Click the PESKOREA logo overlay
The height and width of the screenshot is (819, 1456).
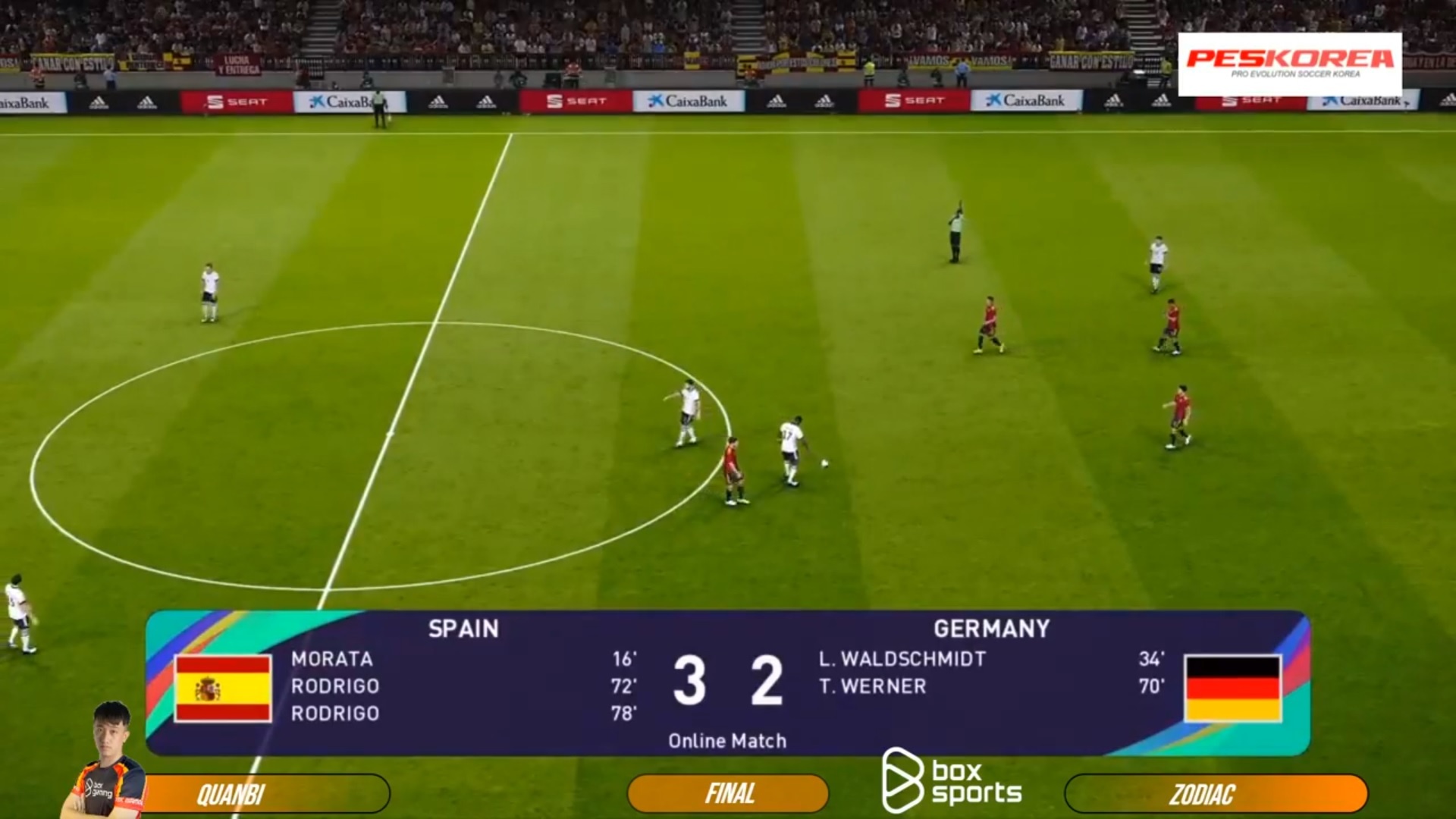click(1289, 64)
